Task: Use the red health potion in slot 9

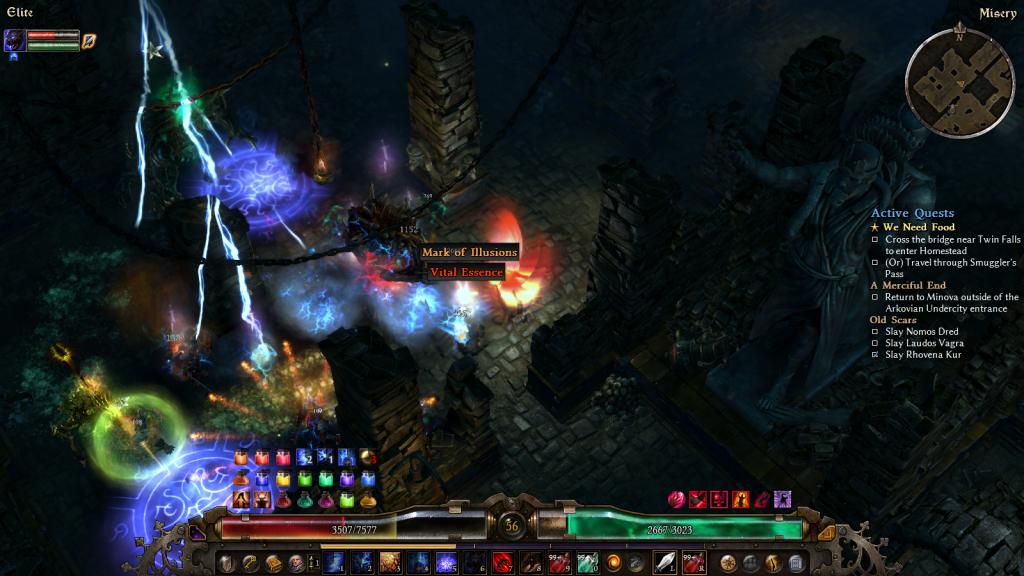Action: coord(559,562)
